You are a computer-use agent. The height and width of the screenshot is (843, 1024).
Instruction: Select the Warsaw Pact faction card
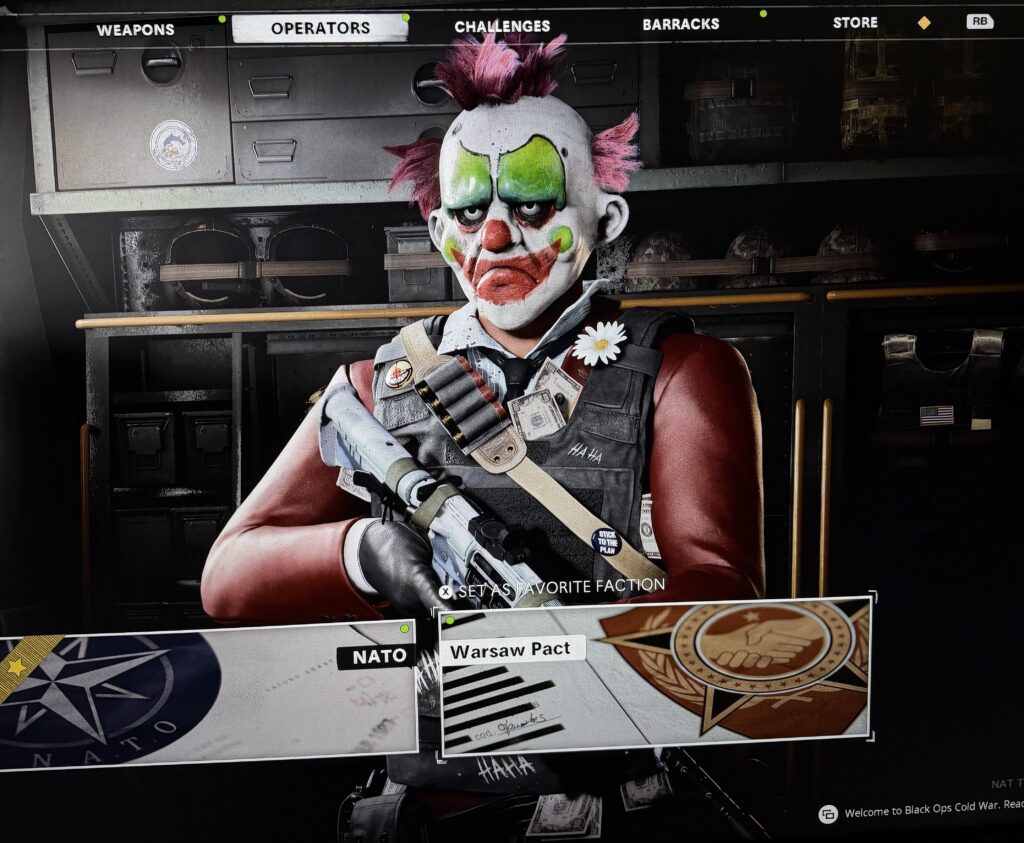tap(655, 676)
